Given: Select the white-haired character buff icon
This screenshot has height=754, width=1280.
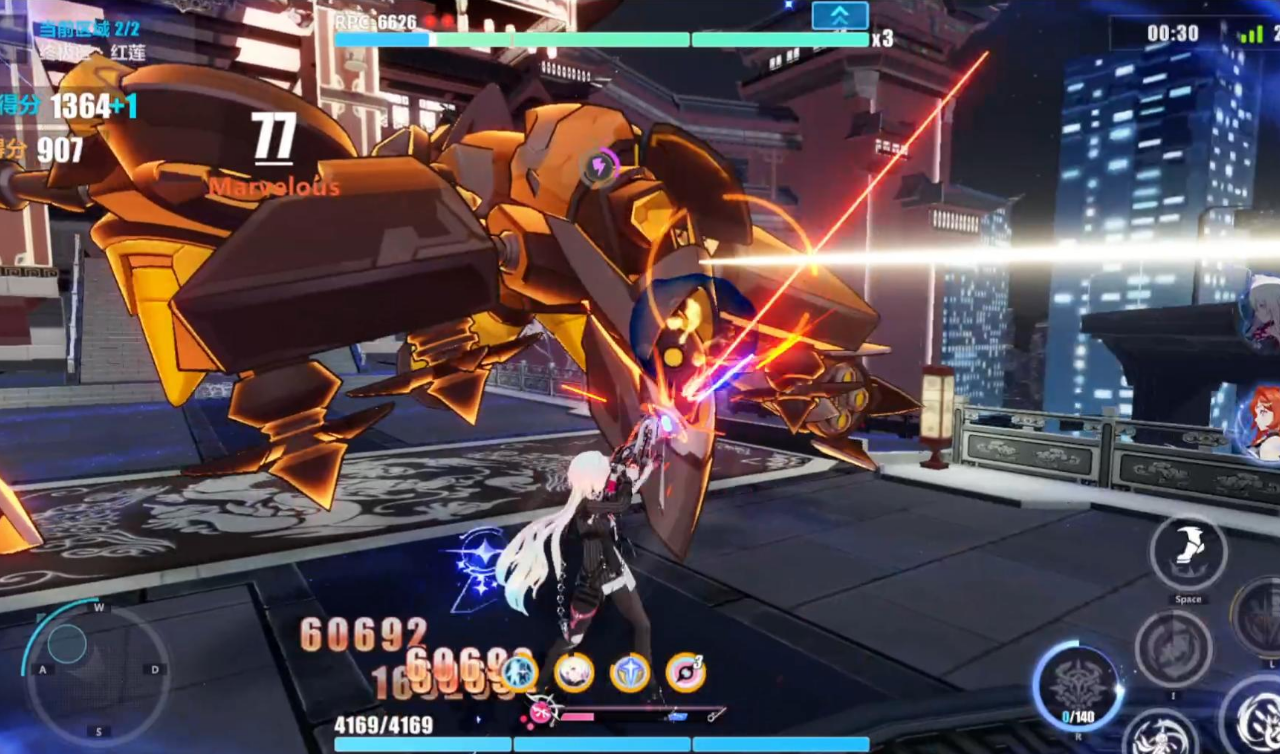Looking at the screenshot, I should (x=574, y=673).
